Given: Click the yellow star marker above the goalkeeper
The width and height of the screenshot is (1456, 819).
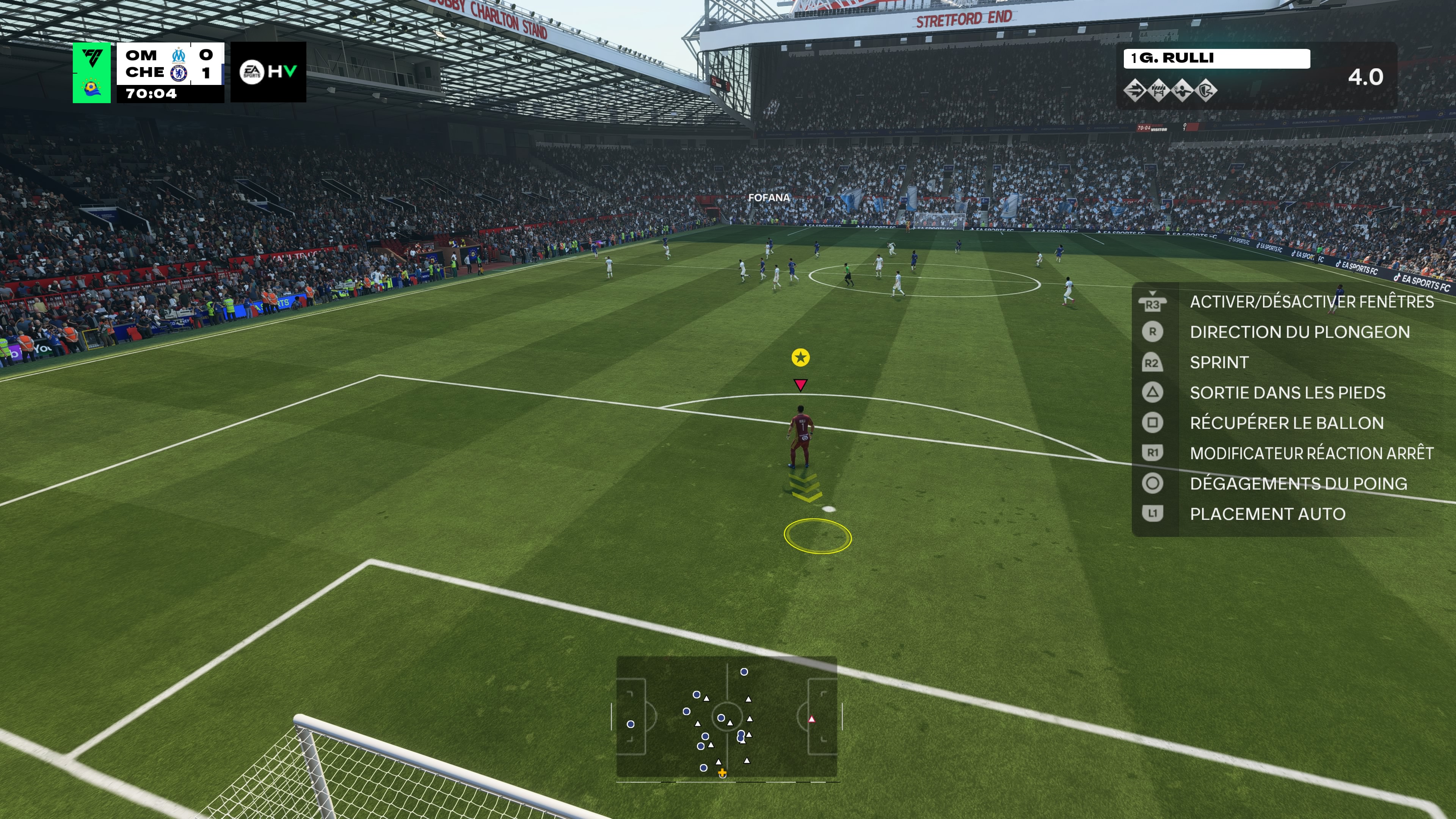Looking at the screenshot, I should point(800,357).
